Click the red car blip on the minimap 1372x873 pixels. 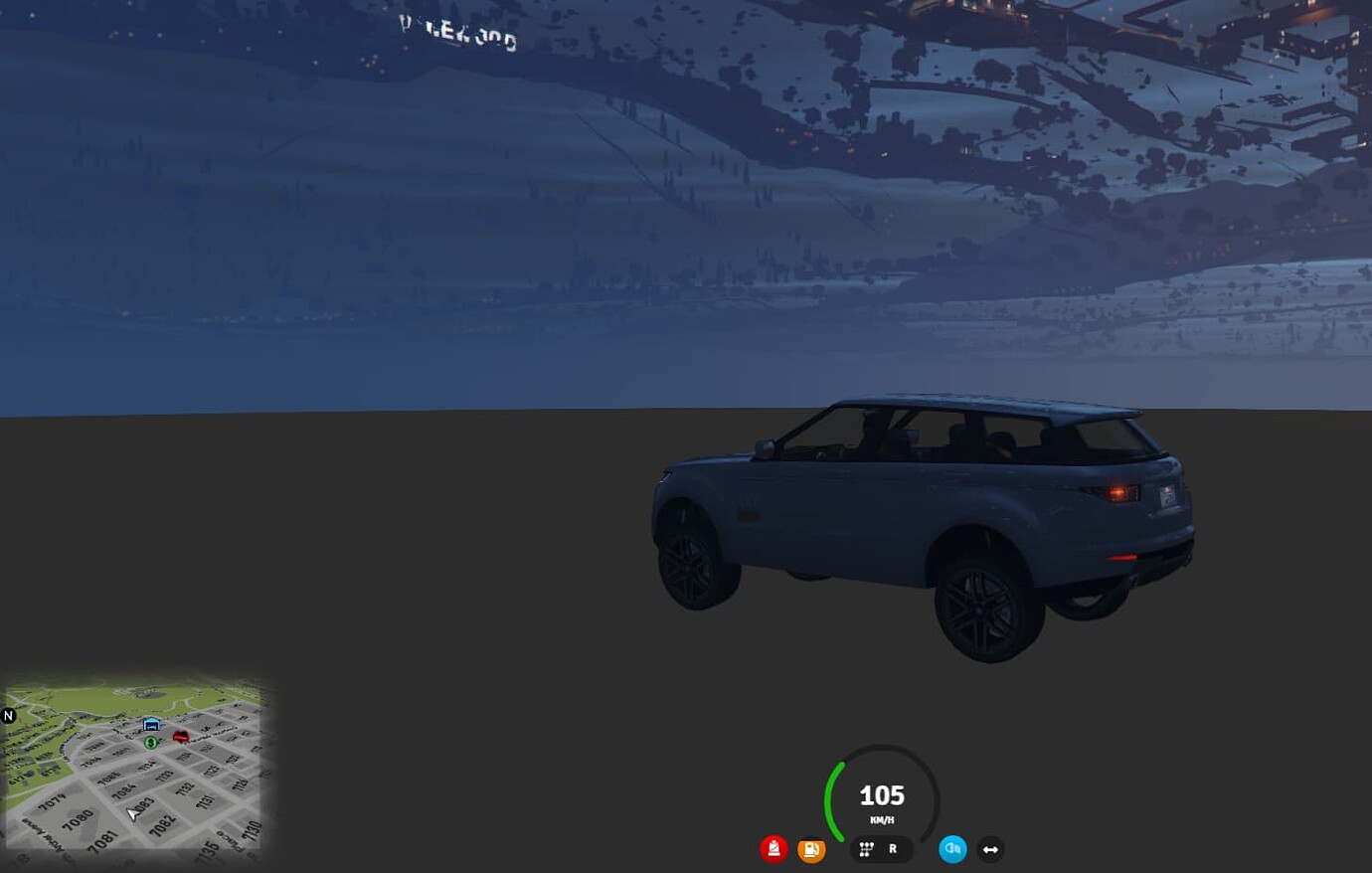pos(181,736)
